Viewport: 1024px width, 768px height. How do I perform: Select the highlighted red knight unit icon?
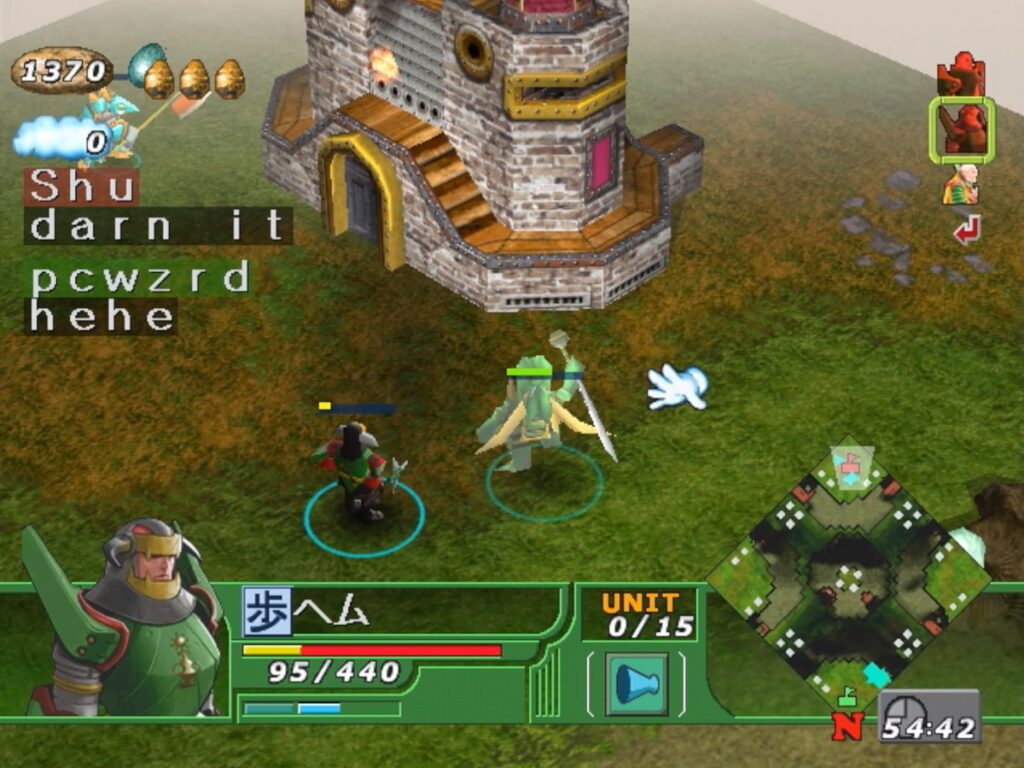(961, 130)
